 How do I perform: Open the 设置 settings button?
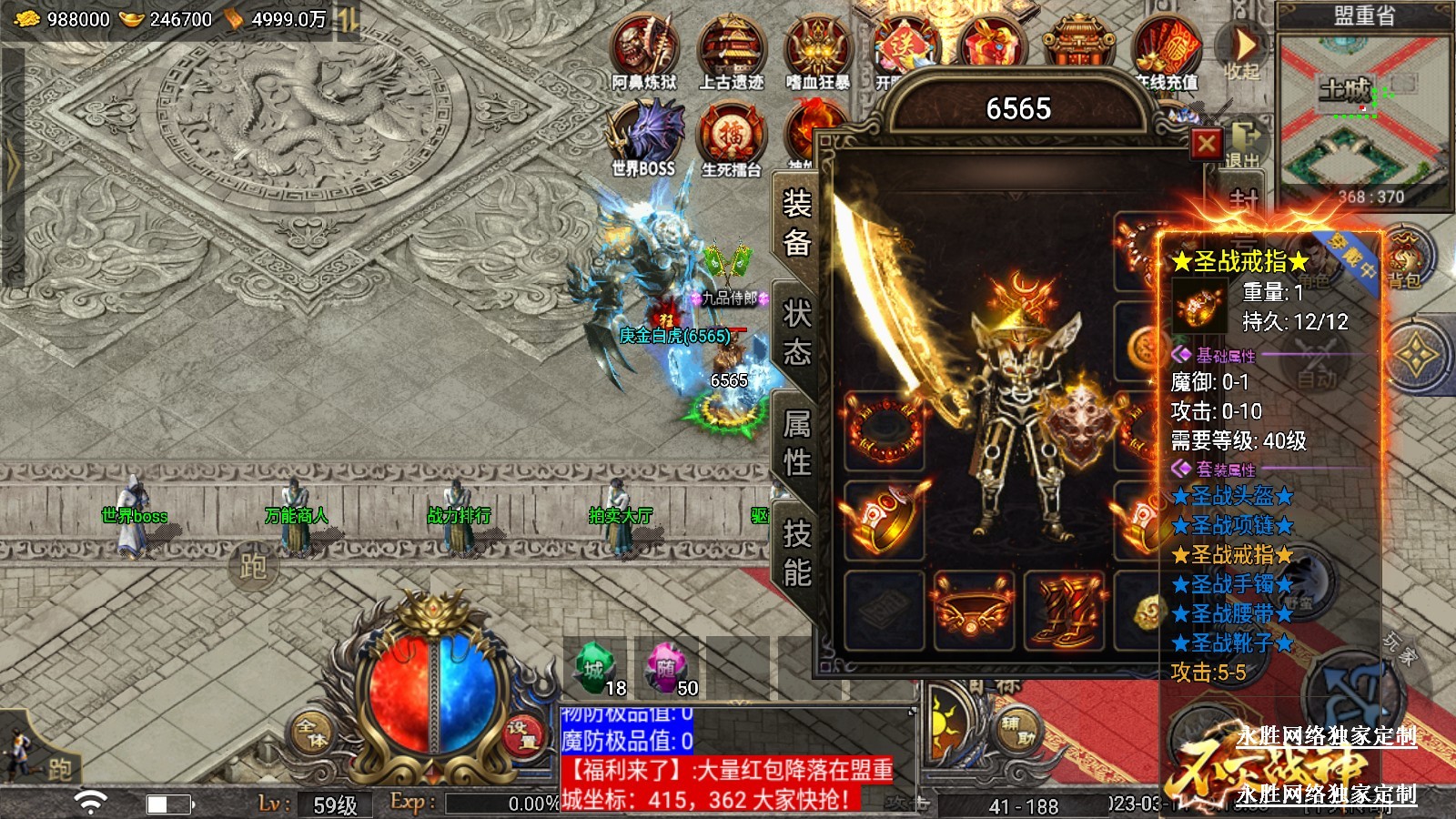coord(522,733)
